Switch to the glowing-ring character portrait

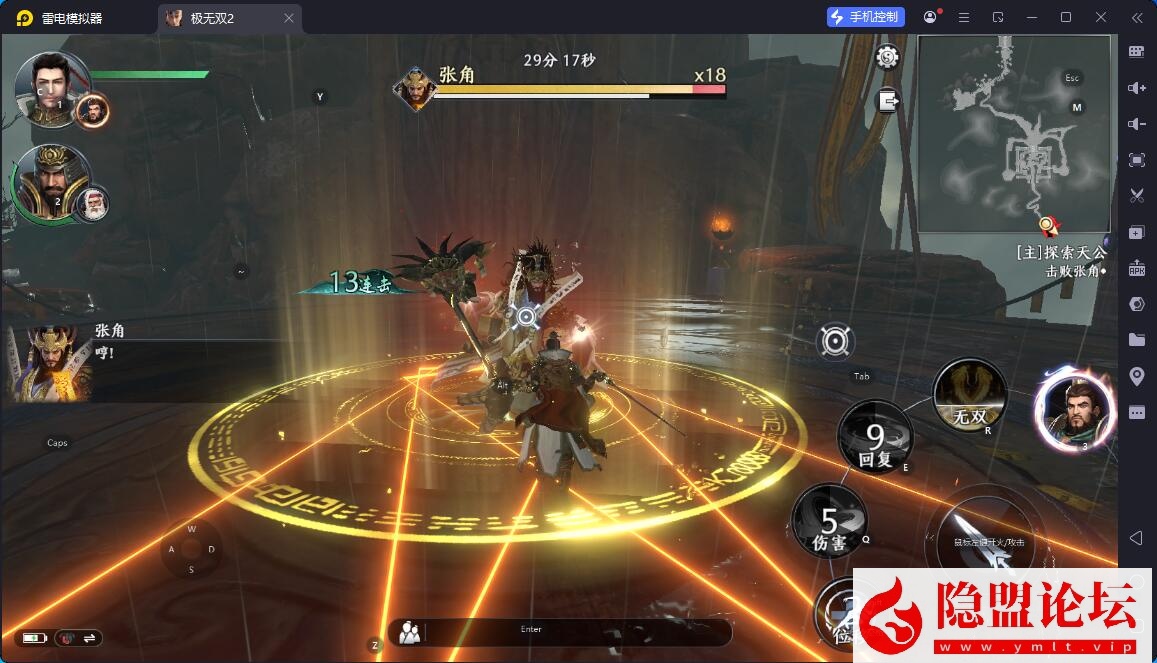(1075, 409)
